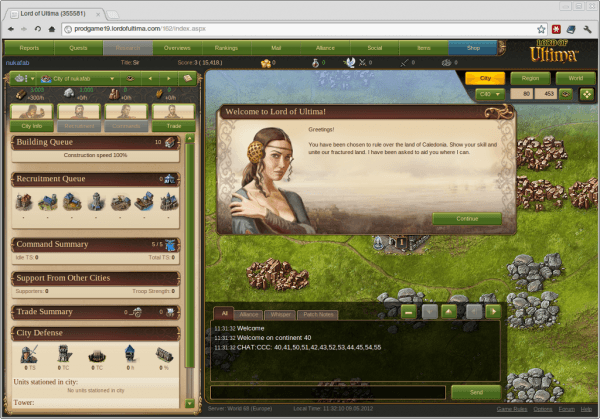
Task: Open the Shop
Action: (x=472, y=47)
